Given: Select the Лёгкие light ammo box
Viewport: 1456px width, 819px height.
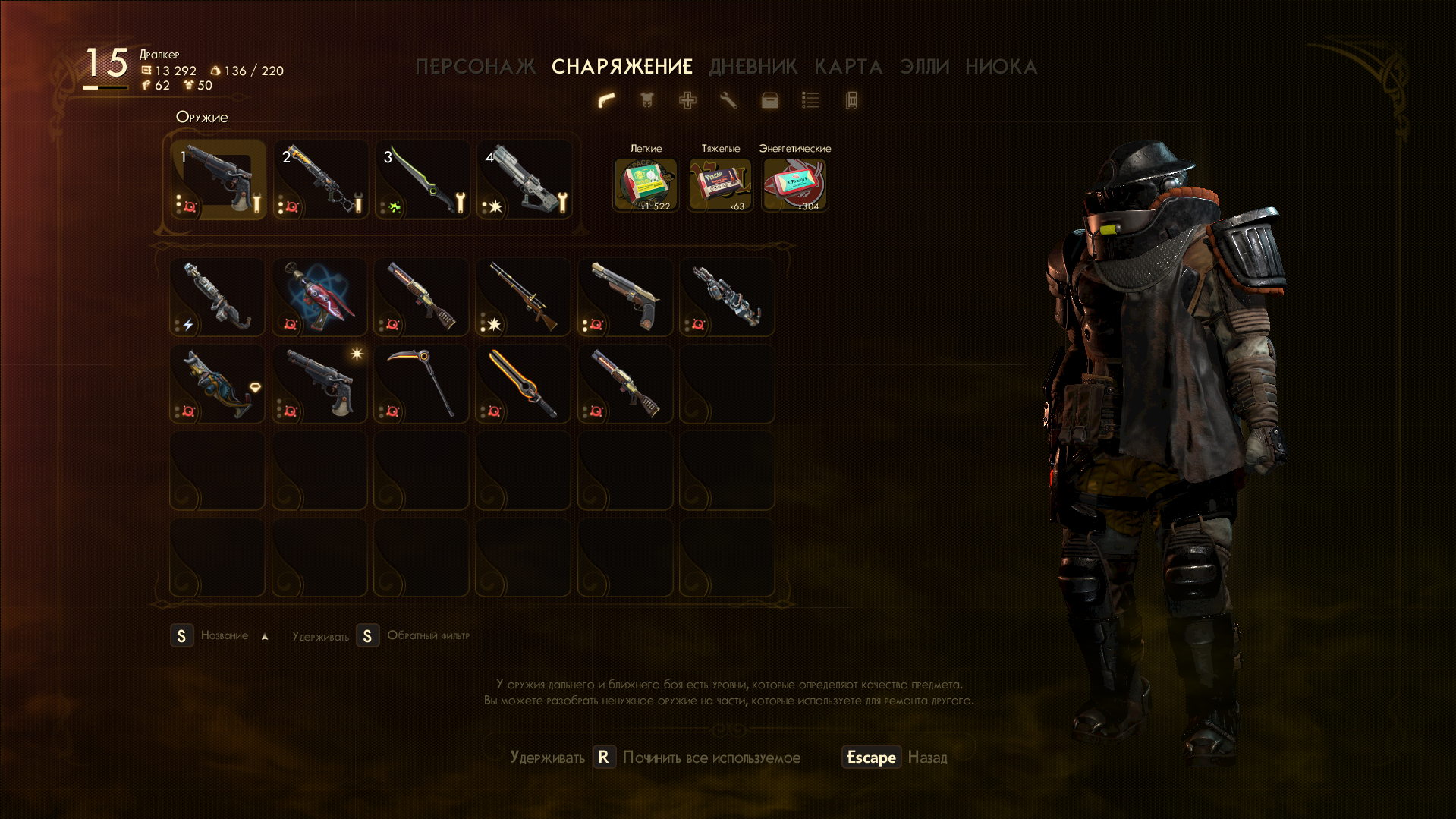Looking at the screenshot, I should tap(646, 184).
